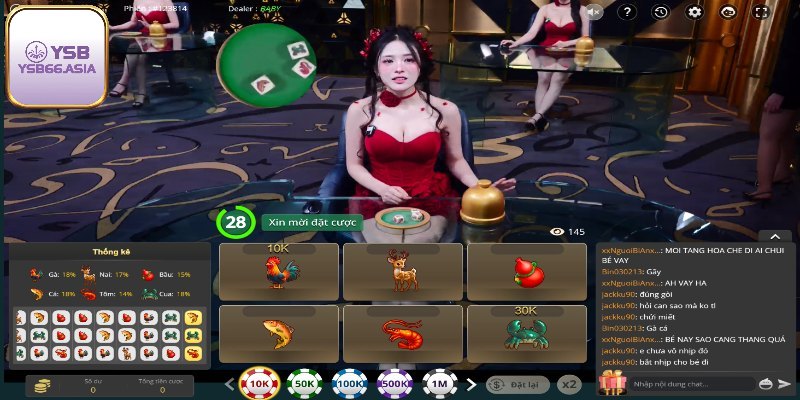Bet on the fish tile
The height and width of the screenshot is (400, 800).
click(x=279, y=333)
